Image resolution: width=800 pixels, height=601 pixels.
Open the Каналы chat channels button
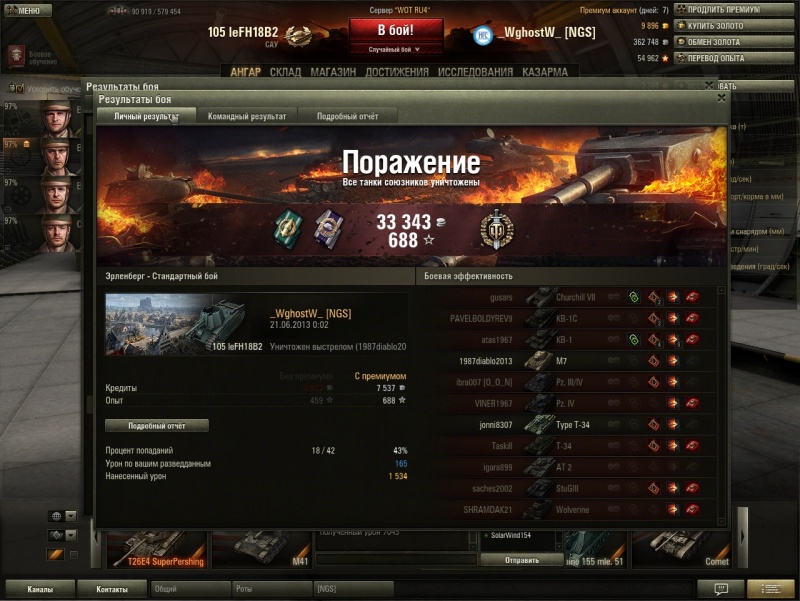(x=40, y=589)
